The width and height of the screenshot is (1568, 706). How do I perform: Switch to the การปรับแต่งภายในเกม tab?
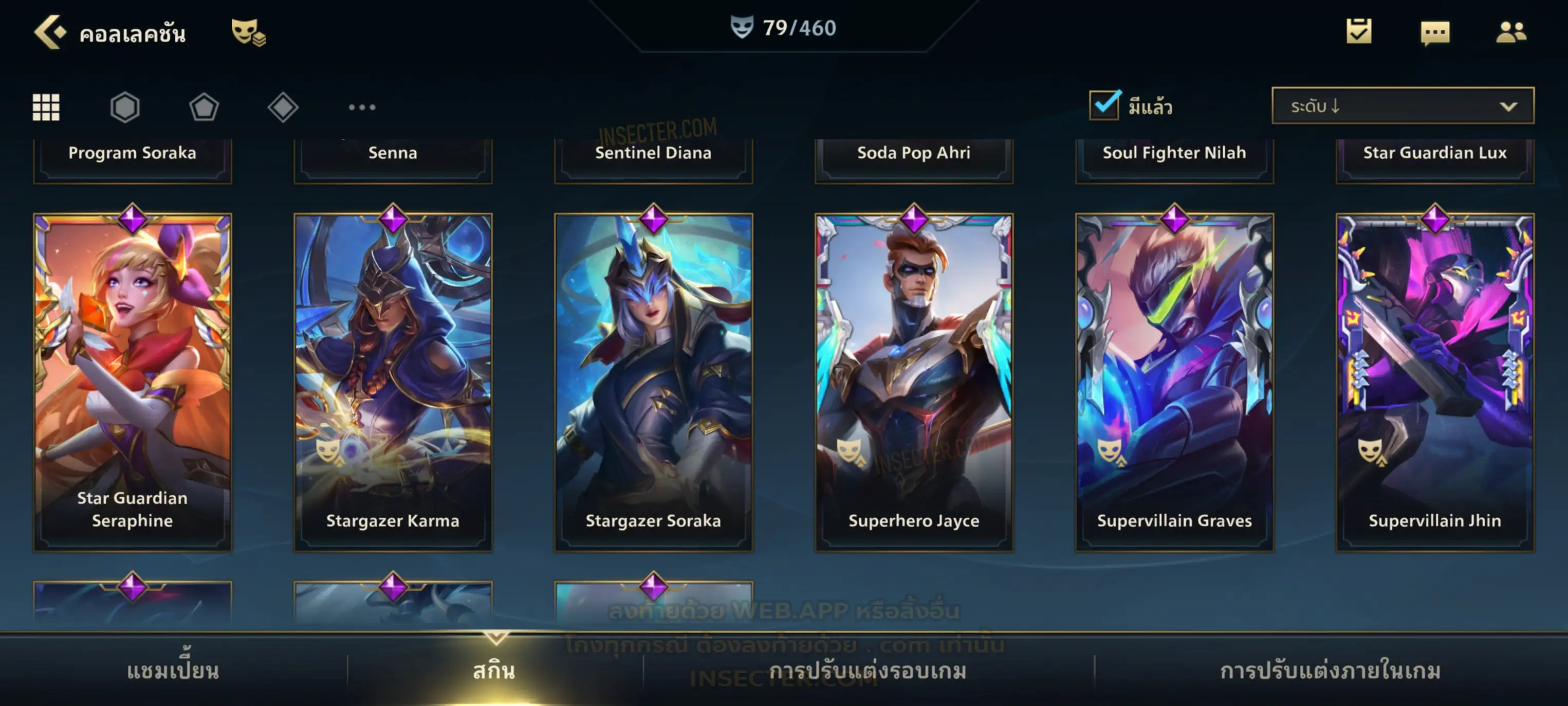click(x=1331, y=671)
